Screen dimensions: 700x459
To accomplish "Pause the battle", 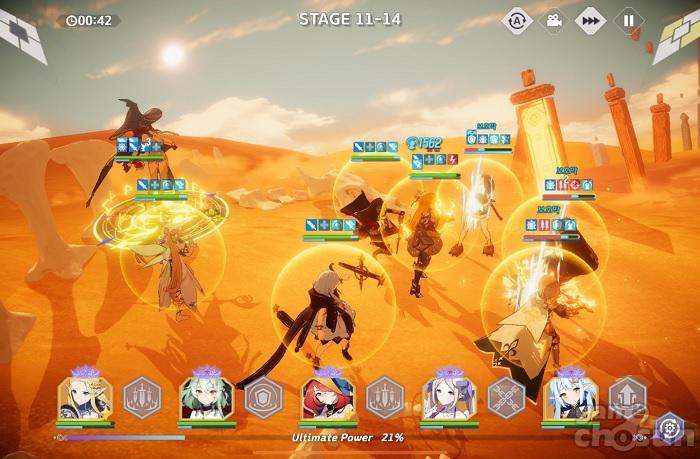I will click(628, 20).
